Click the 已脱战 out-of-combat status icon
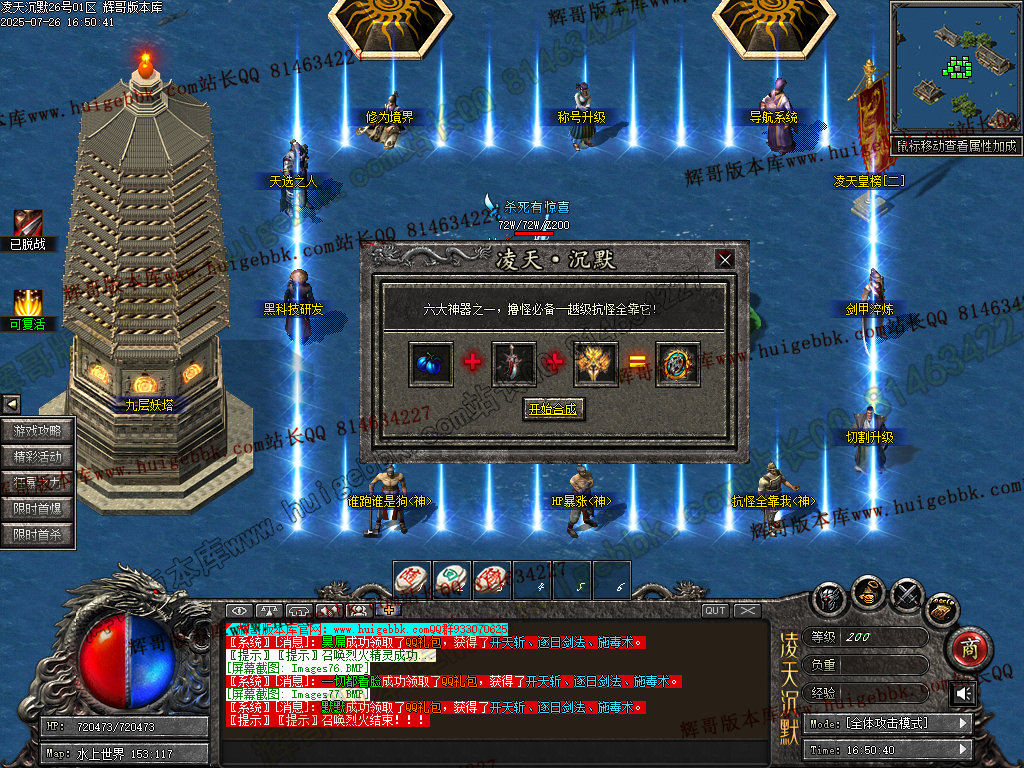 coord(27,224)
